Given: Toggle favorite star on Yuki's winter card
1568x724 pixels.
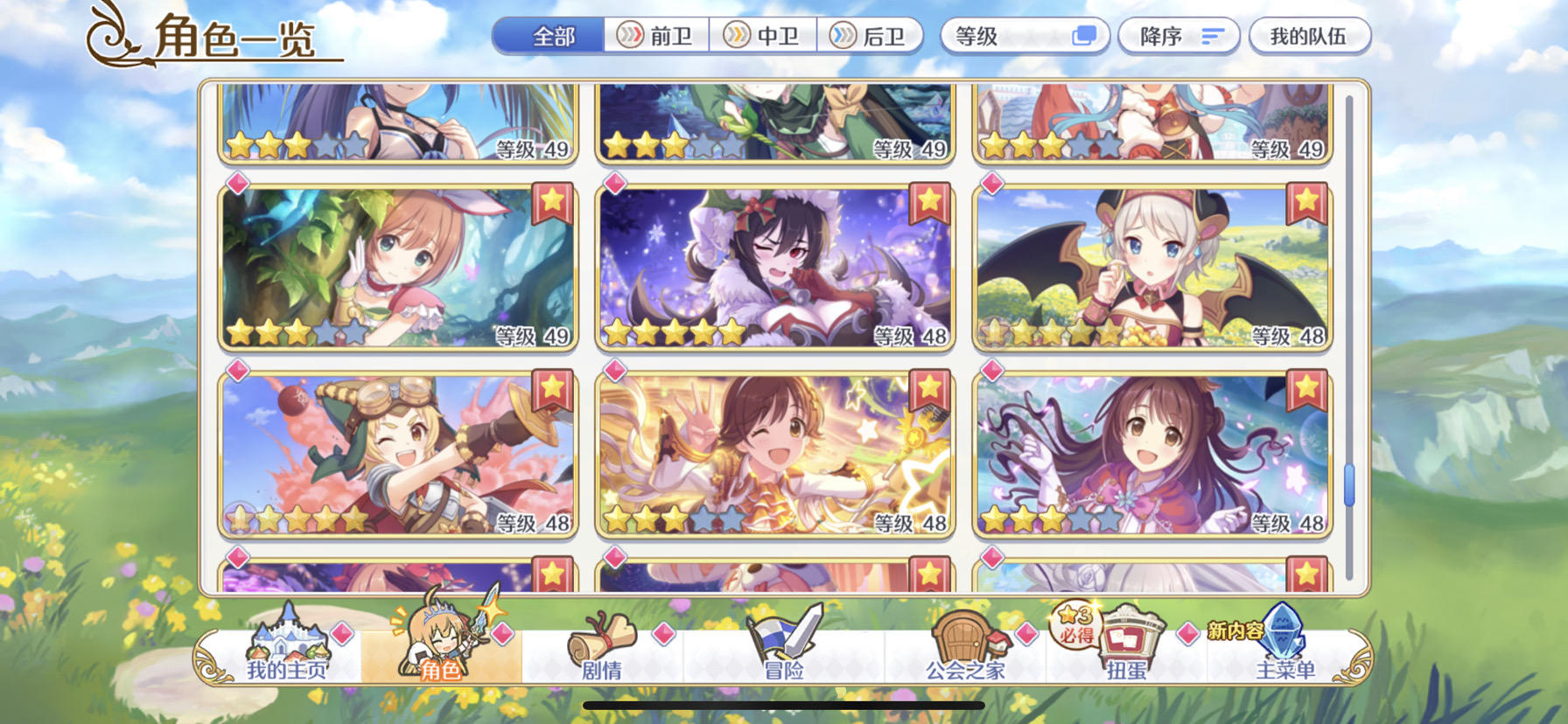Looking at the screenshot, I should click(x=930, y=200).
